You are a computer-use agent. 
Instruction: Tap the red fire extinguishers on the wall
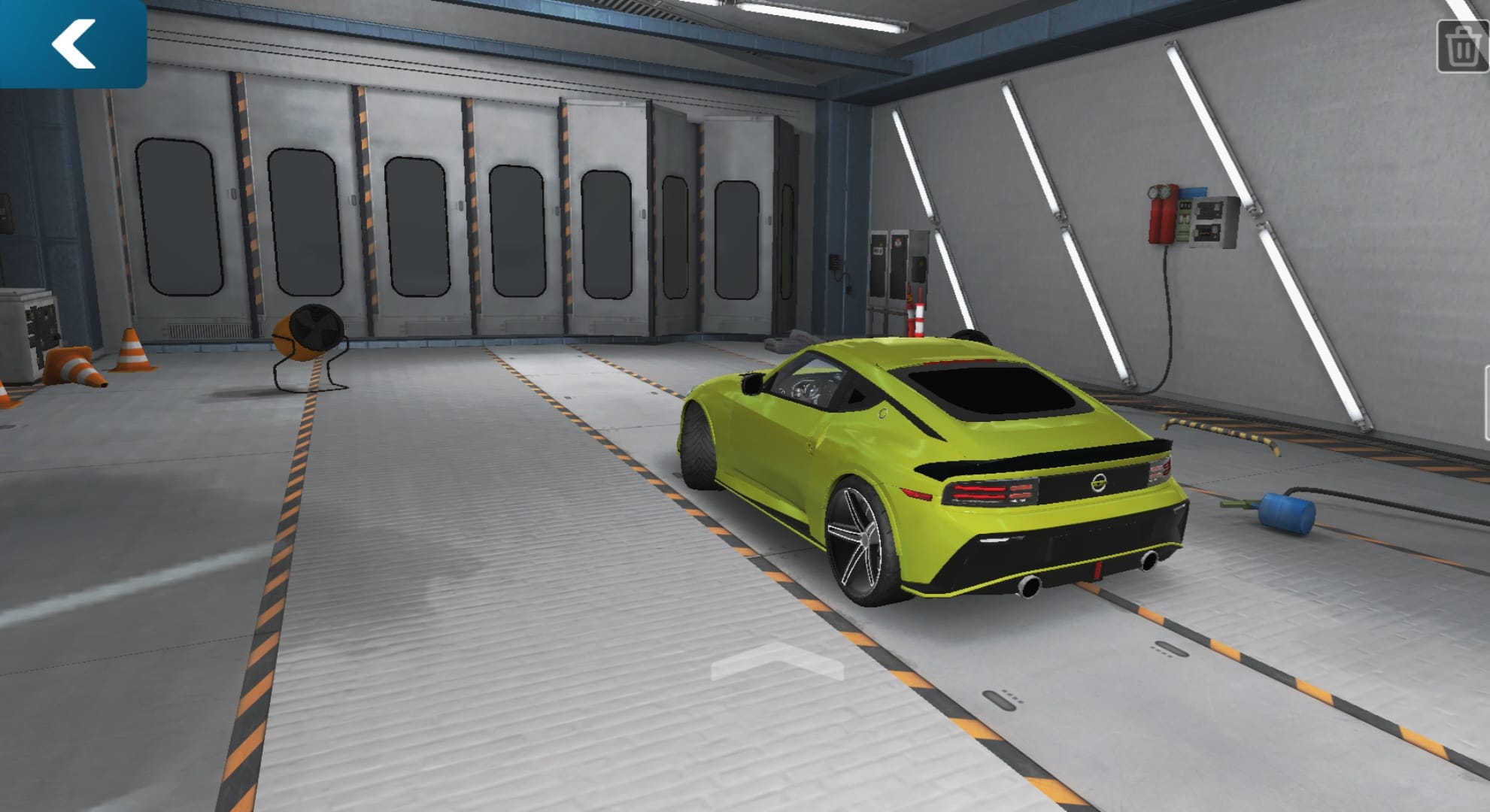(1162, 214)
